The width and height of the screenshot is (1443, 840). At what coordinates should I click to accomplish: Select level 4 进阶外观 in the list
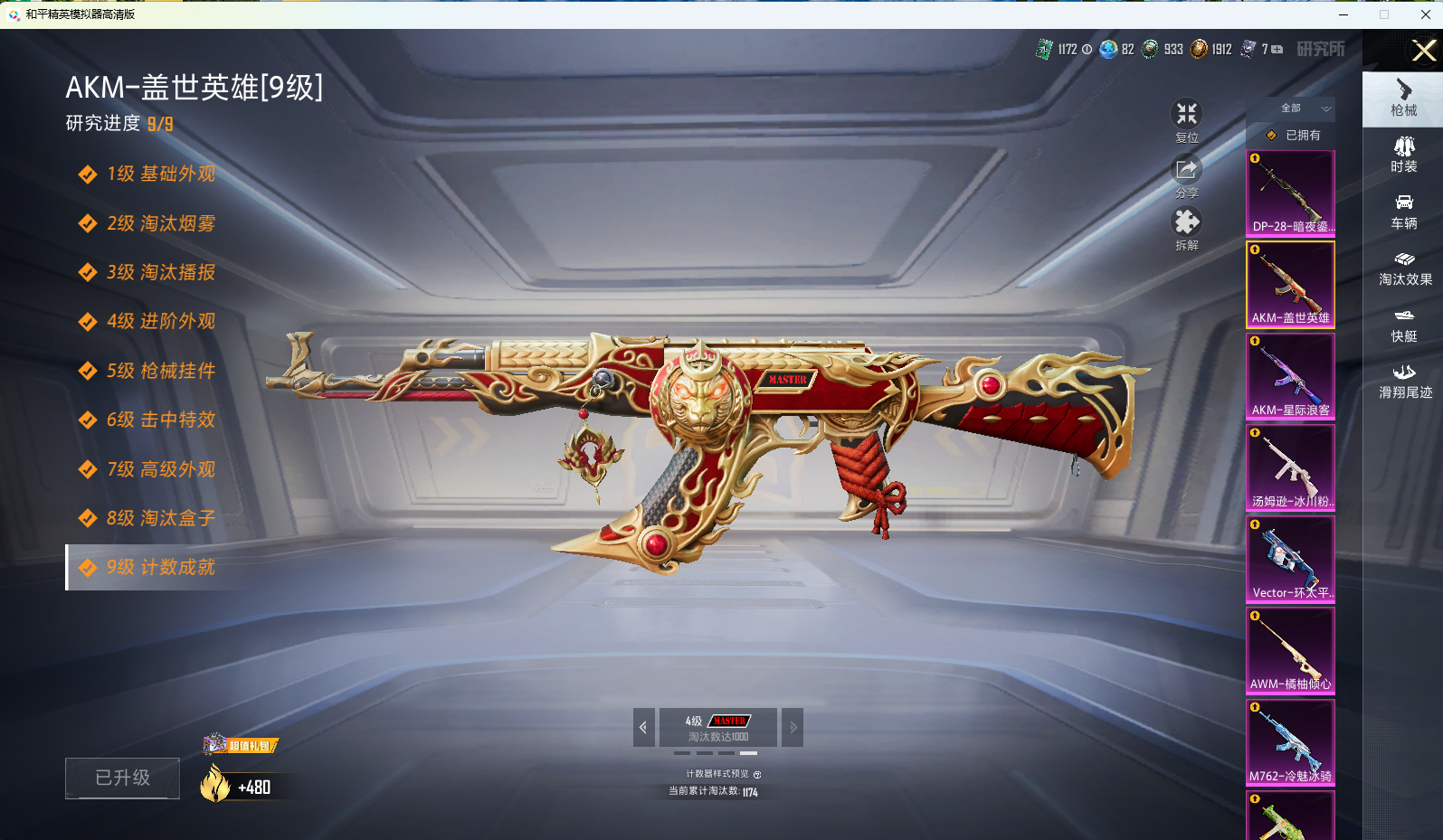coord(160,321)
